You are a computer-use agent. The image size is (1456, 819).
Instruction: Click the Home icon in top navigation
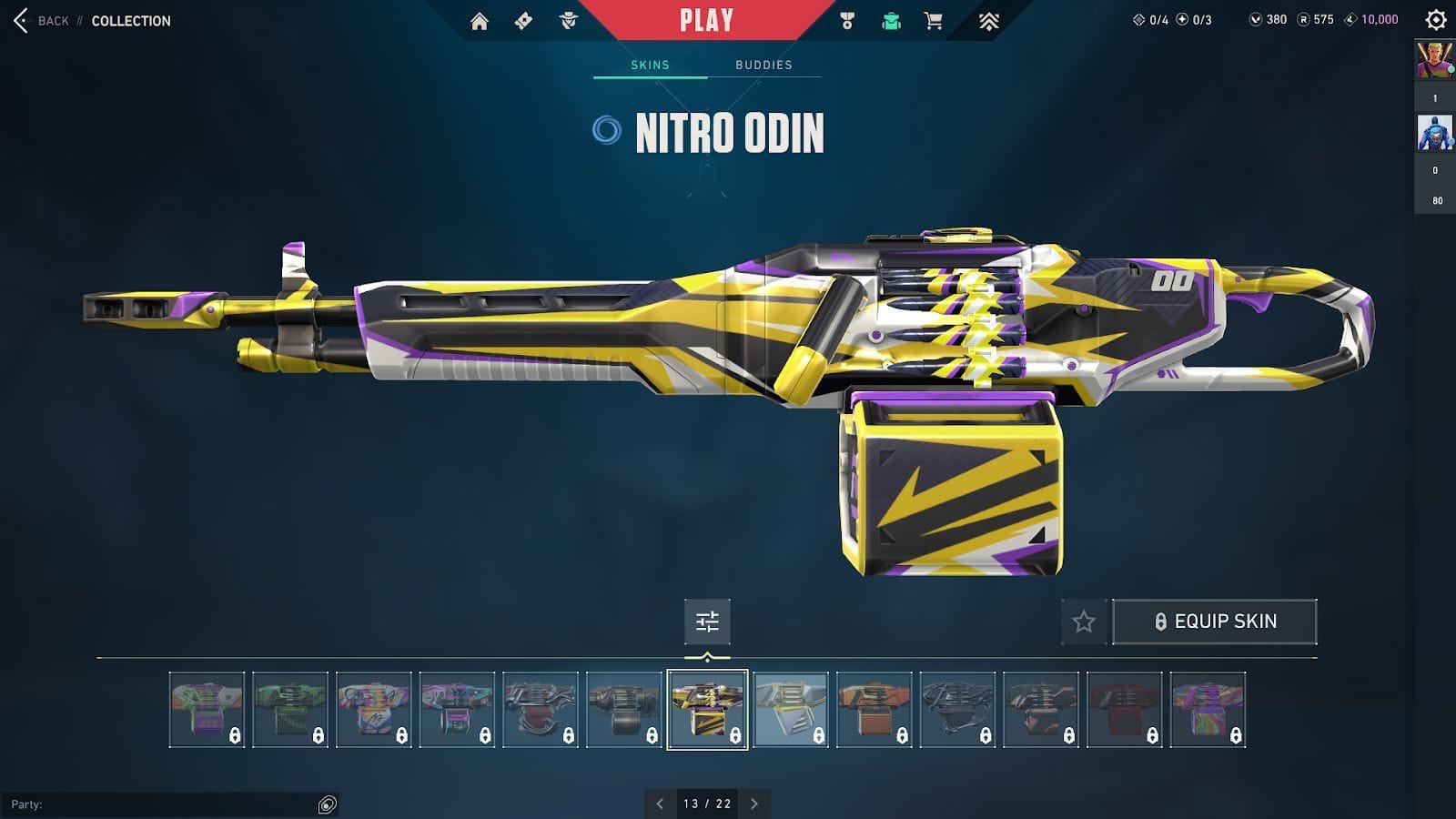(480, 20)
